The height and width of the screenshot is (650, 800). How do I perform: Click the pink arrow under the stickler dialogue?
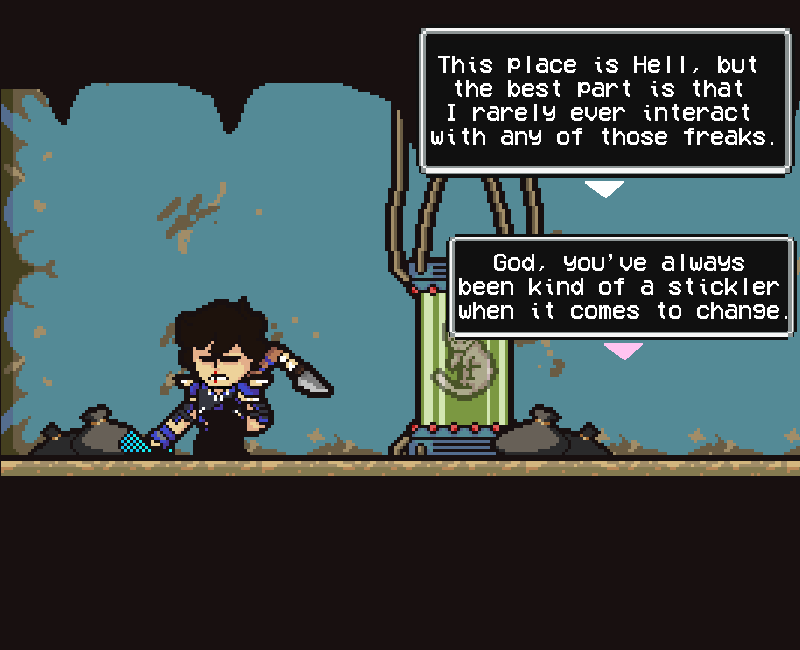[623, 350]
